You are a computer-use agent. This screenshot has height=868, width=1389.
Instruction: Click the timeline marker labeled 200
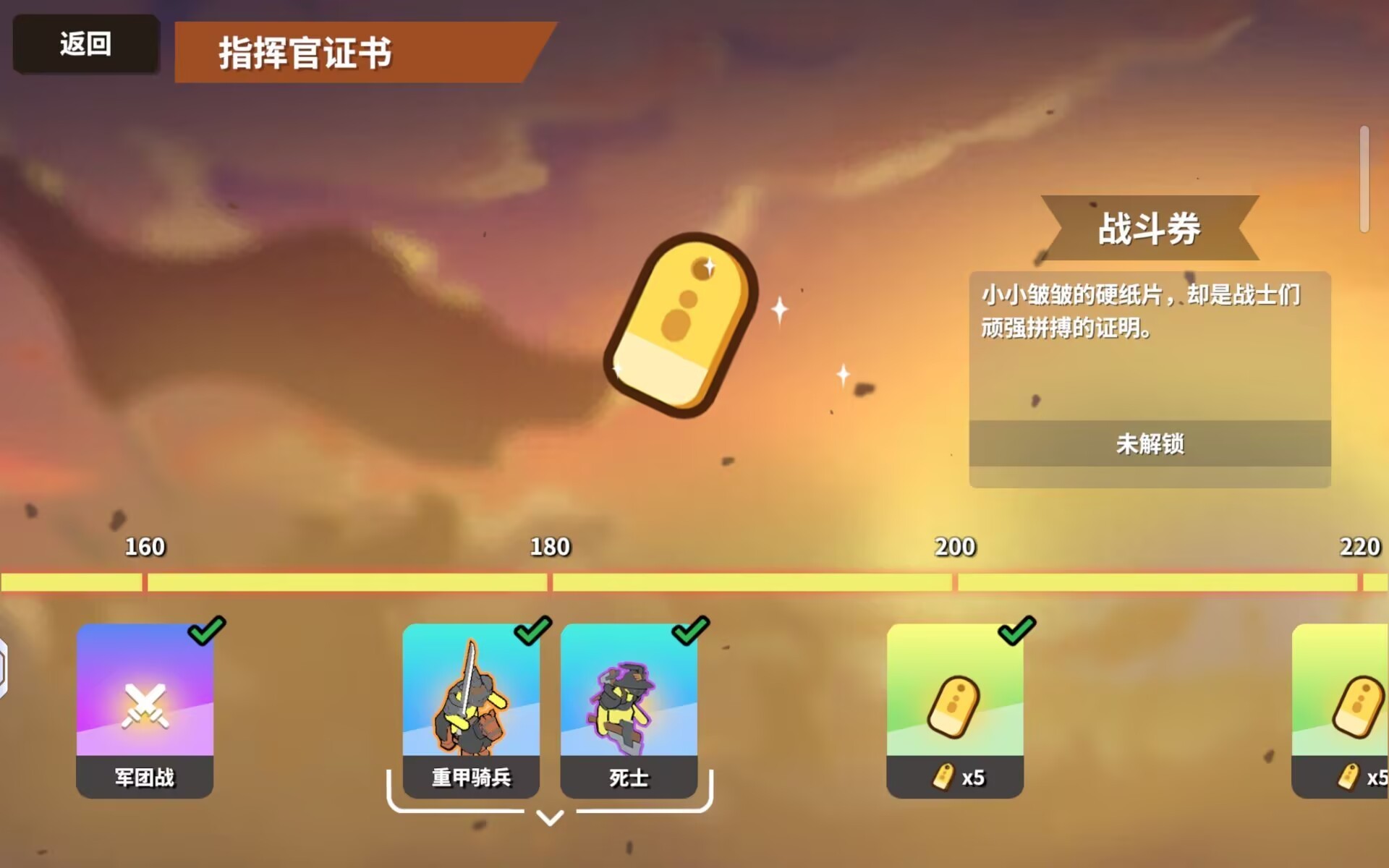(954, 548)
